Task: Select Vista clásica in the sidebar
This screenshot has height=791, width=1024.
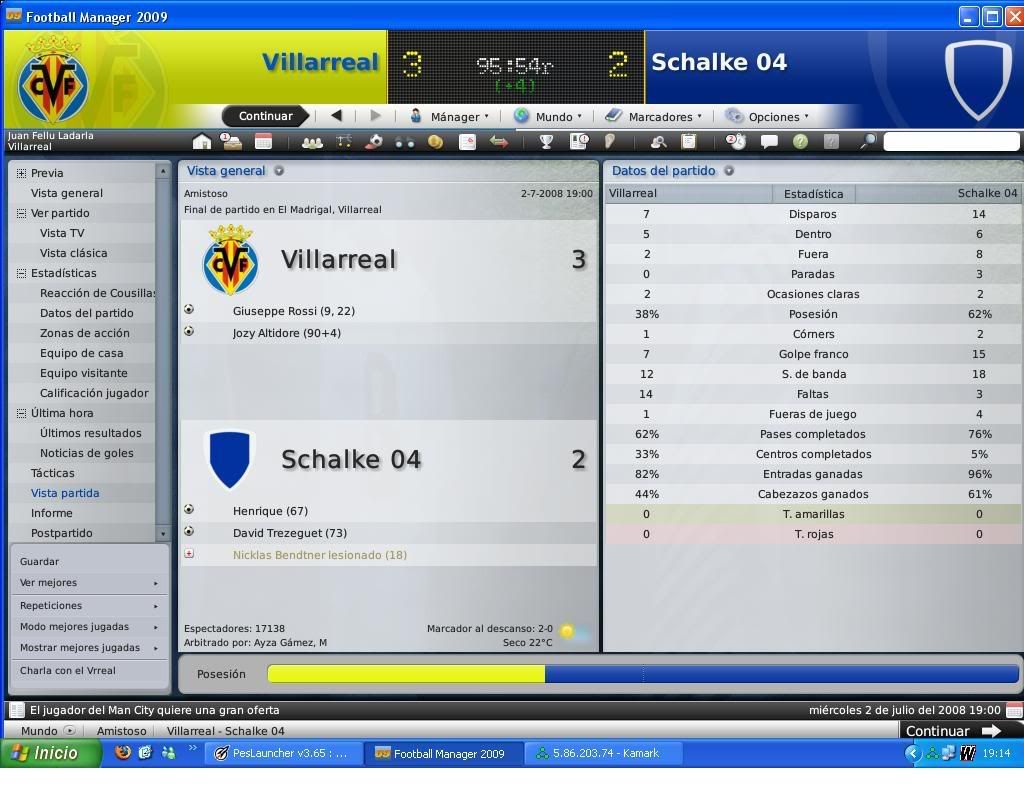Action: [x=73, y=253]
